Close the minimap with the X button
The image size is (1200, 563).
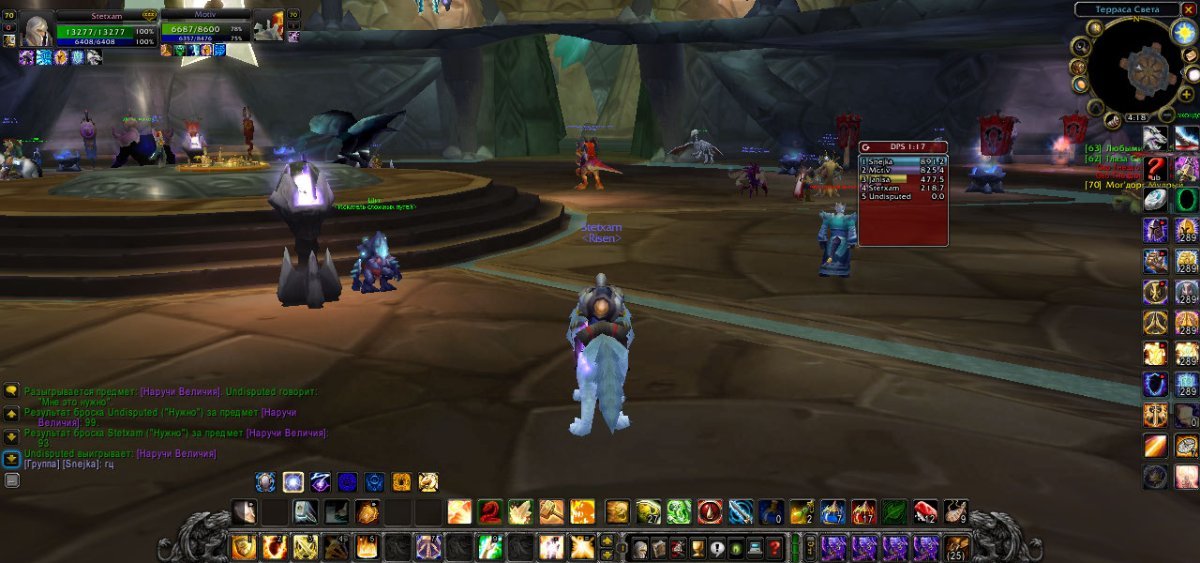pyautogui.click(x=1188, y=9)
